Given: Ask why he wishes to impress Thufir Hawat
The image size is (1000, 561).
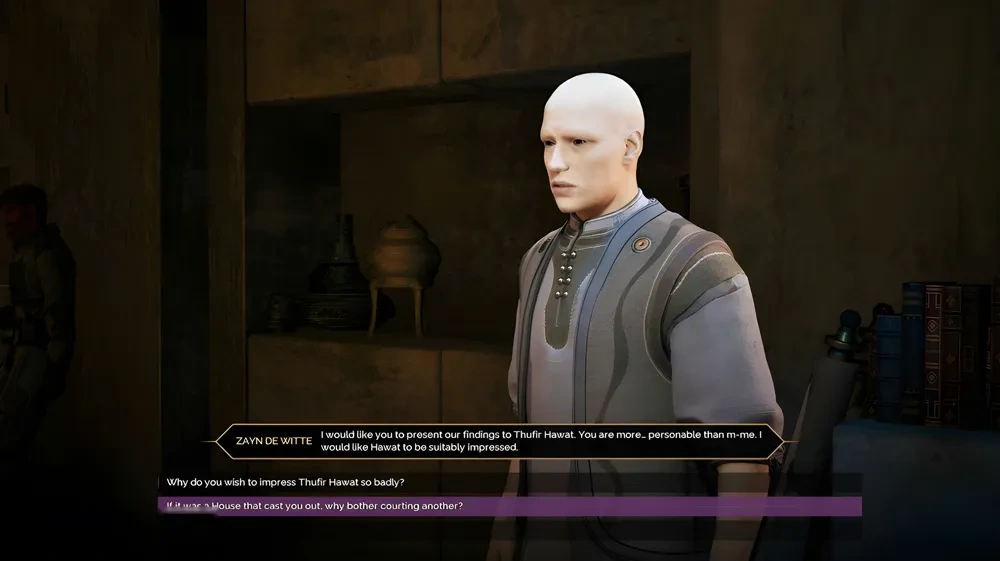Looking at the screenshot, I should click(286, 482).
